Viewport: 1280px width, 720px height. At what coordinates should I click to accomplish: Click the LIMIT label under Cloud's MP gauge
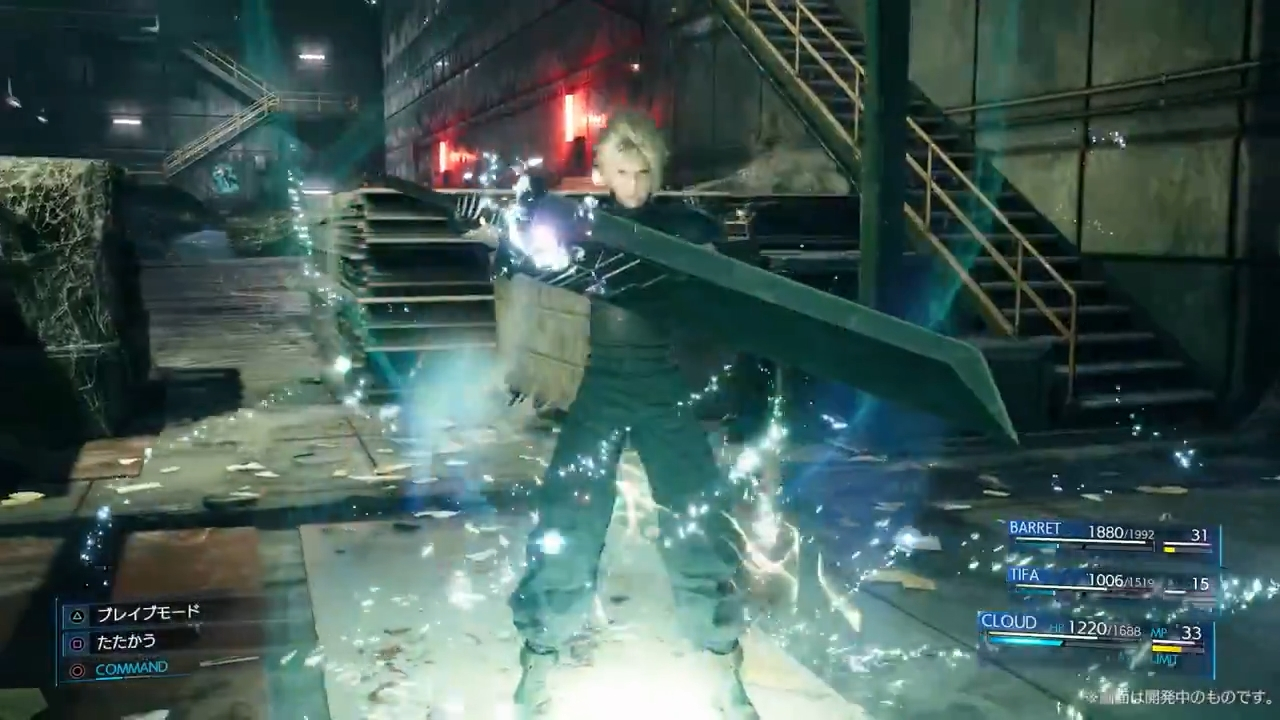coord(1163,658)
